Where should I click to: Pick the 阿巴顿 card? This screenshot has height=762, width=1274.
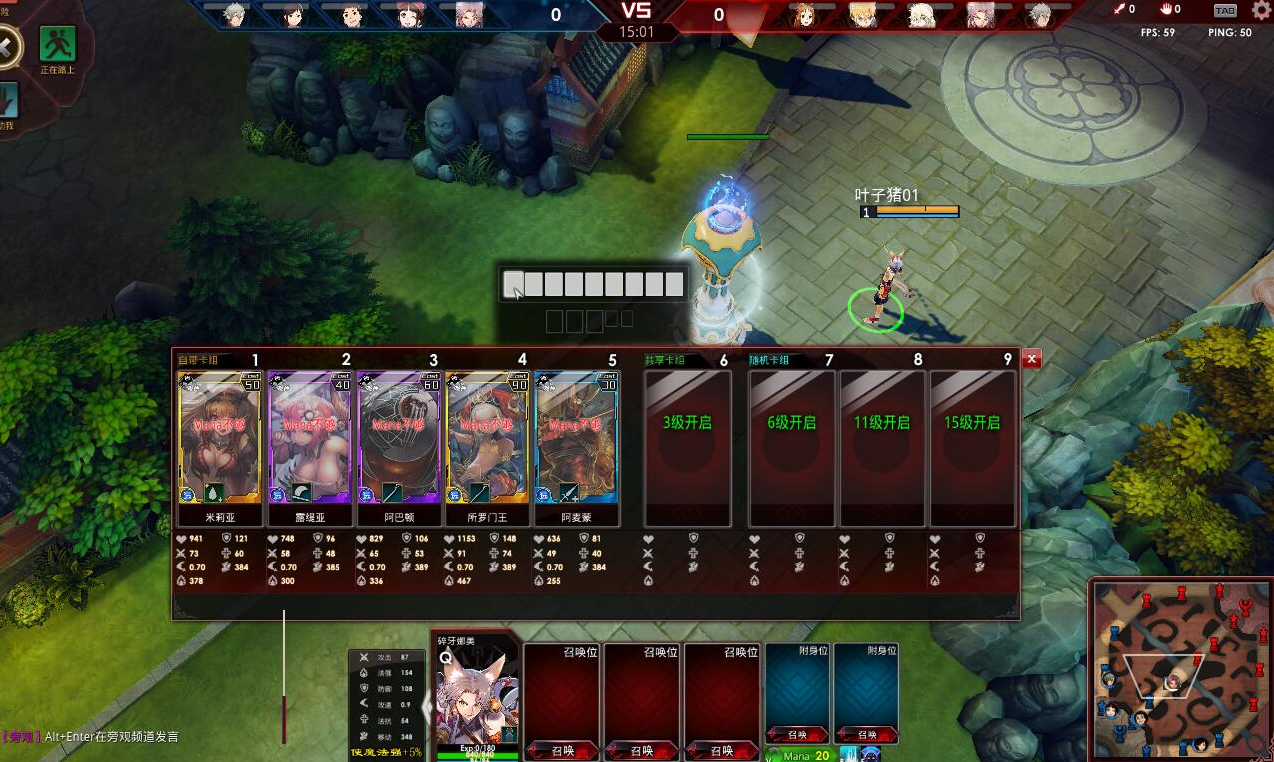coord(399,438)
